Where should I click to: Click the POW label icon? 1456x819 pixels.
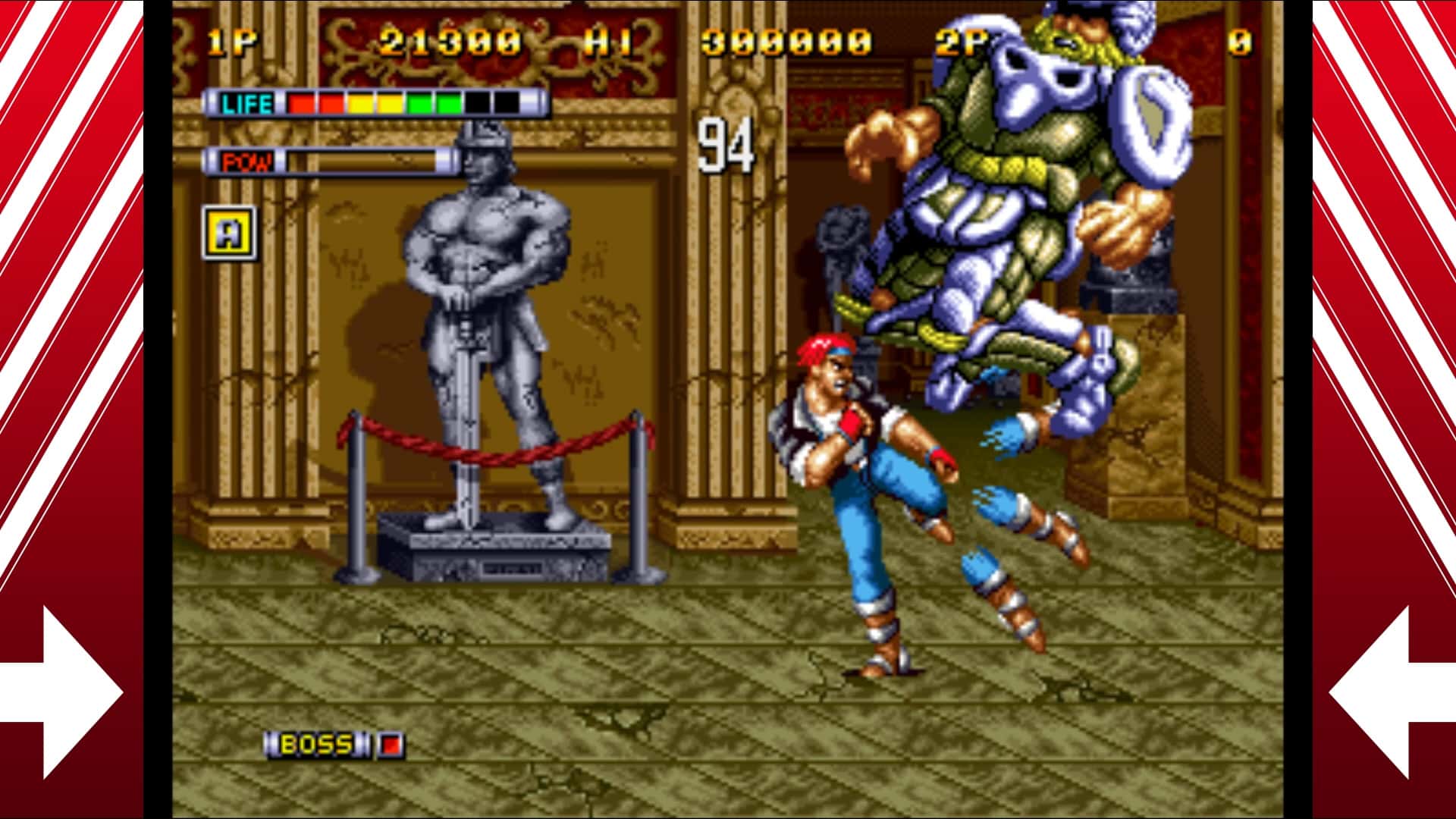pos(246,160)
